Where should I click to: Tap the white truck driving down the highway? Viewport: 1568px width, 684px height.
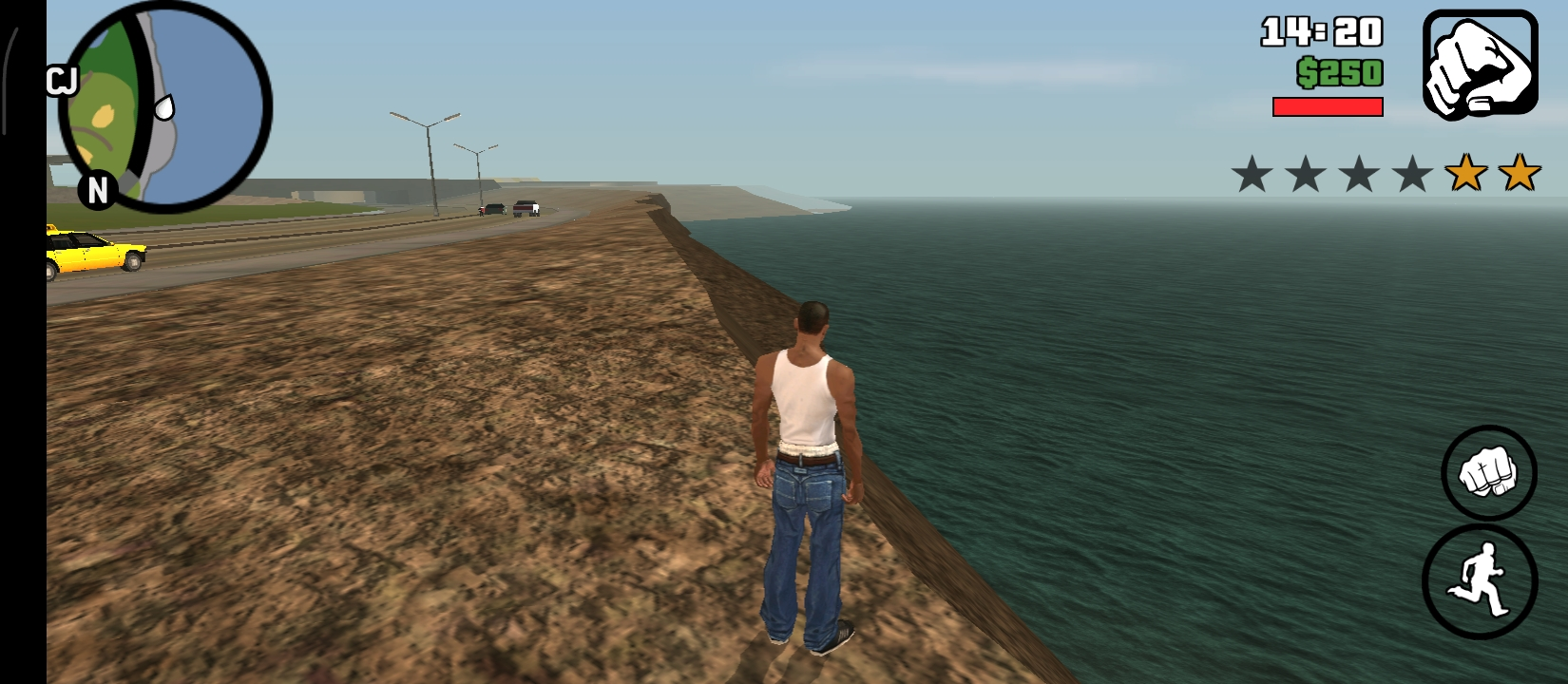pyautogui.click(x=528, y=206)
